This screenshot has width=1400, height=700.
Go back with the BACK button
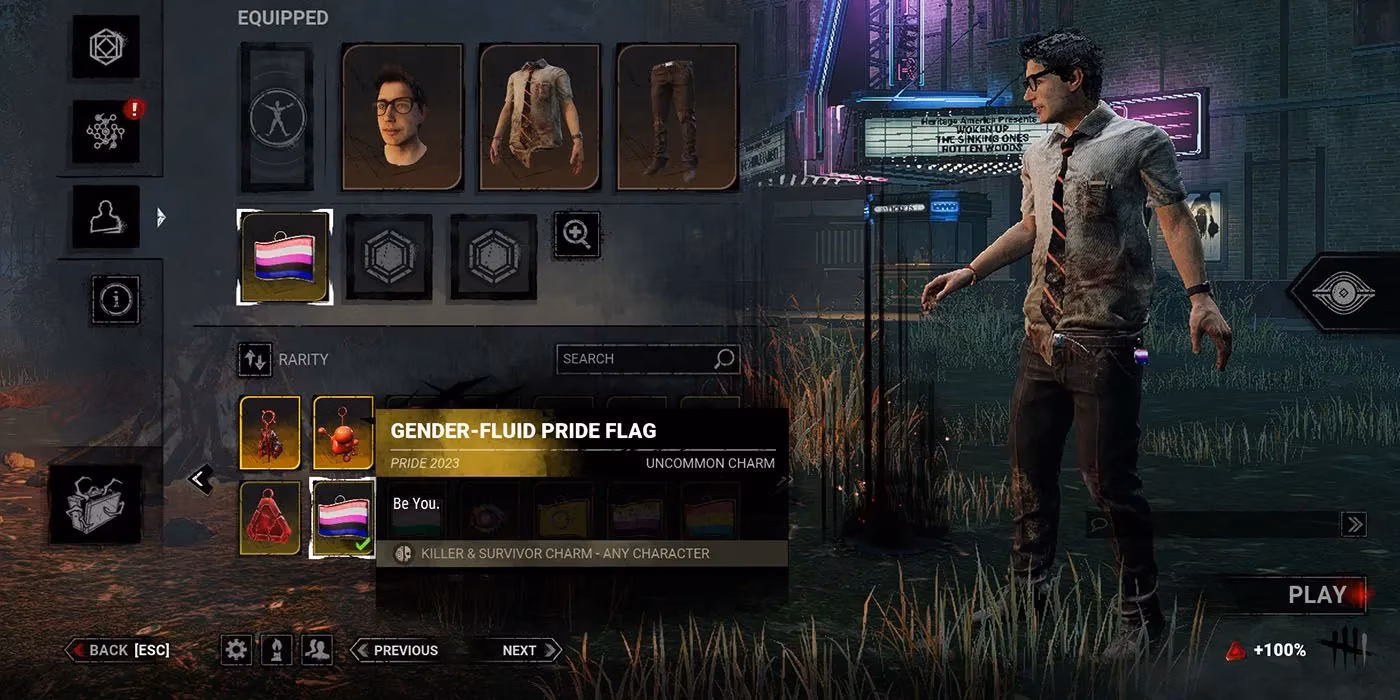[x=118, y=650]
